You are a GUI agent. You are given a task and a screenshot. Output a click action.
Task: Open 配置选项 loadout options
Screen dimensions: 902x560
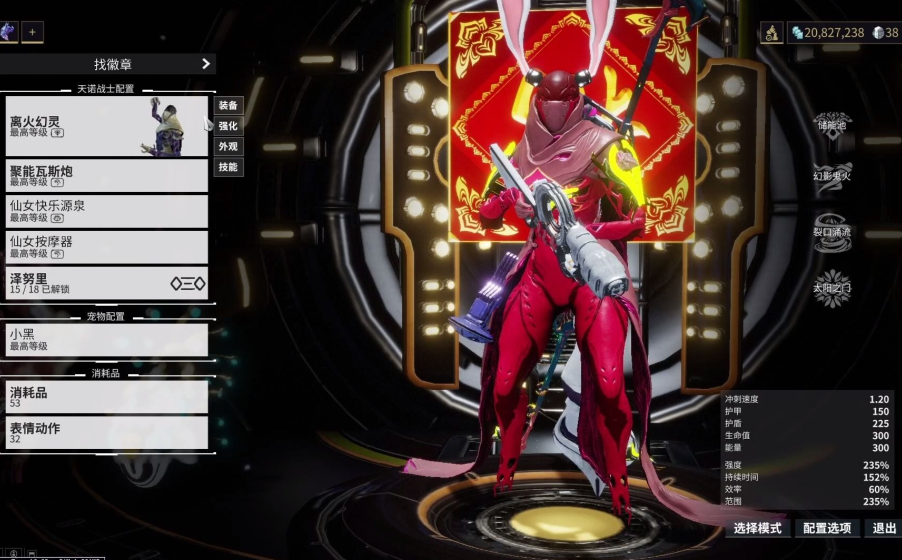(x=827, y=528)
